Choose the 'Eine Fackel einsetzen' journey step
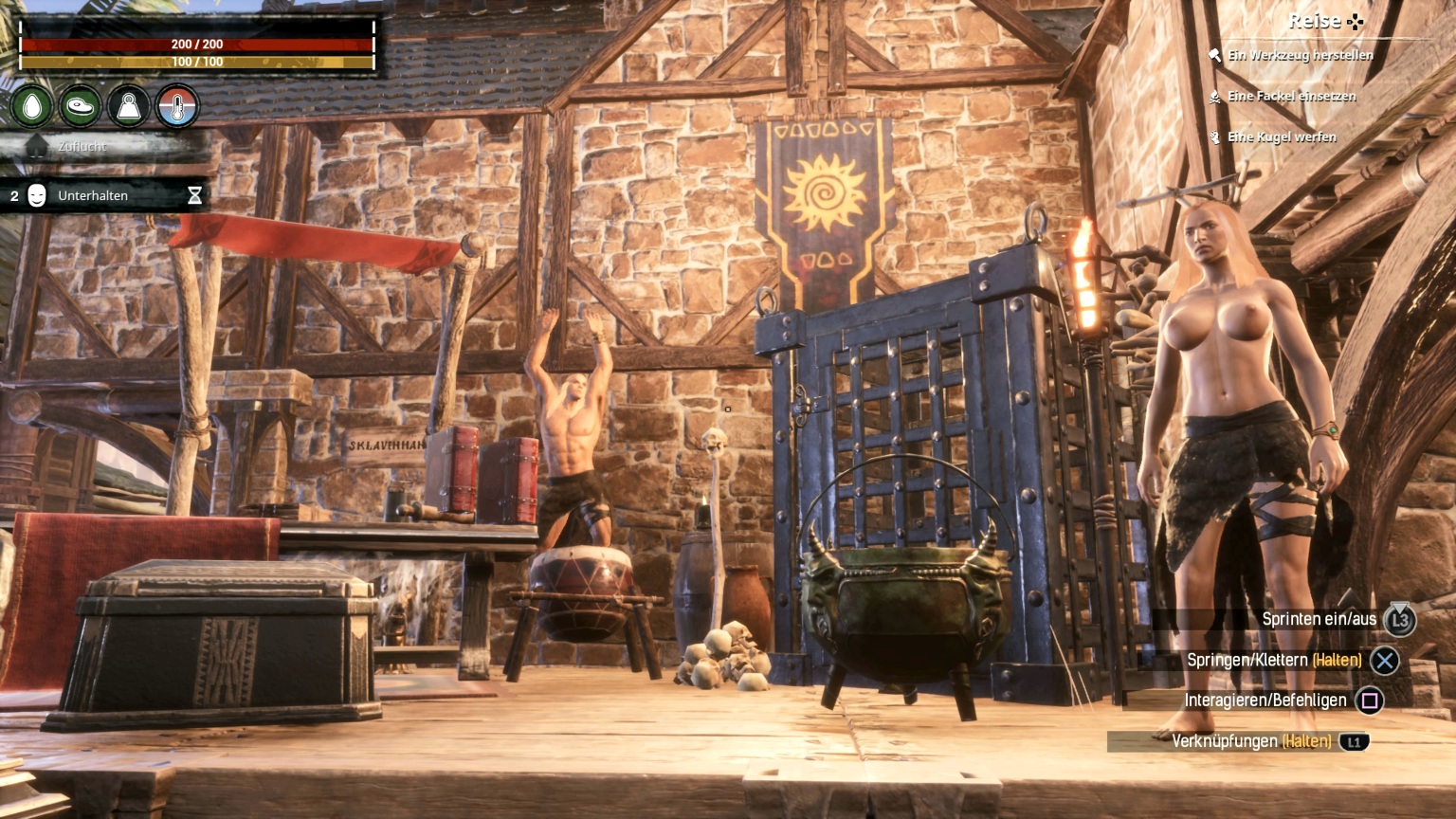Image resolution: width=1456 pixels, height=819 pixels. coord(1291,96)
